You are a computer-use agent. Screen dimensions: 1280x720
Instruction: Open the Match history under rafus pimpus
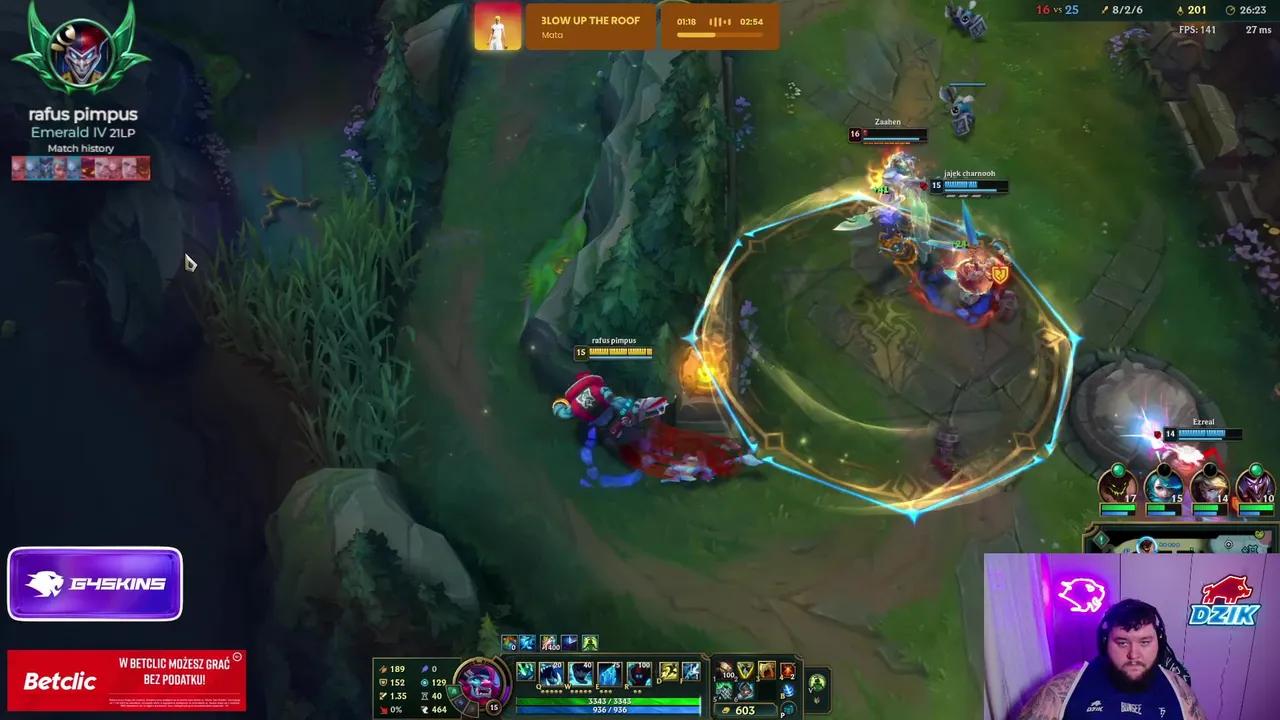click(80, 148)
